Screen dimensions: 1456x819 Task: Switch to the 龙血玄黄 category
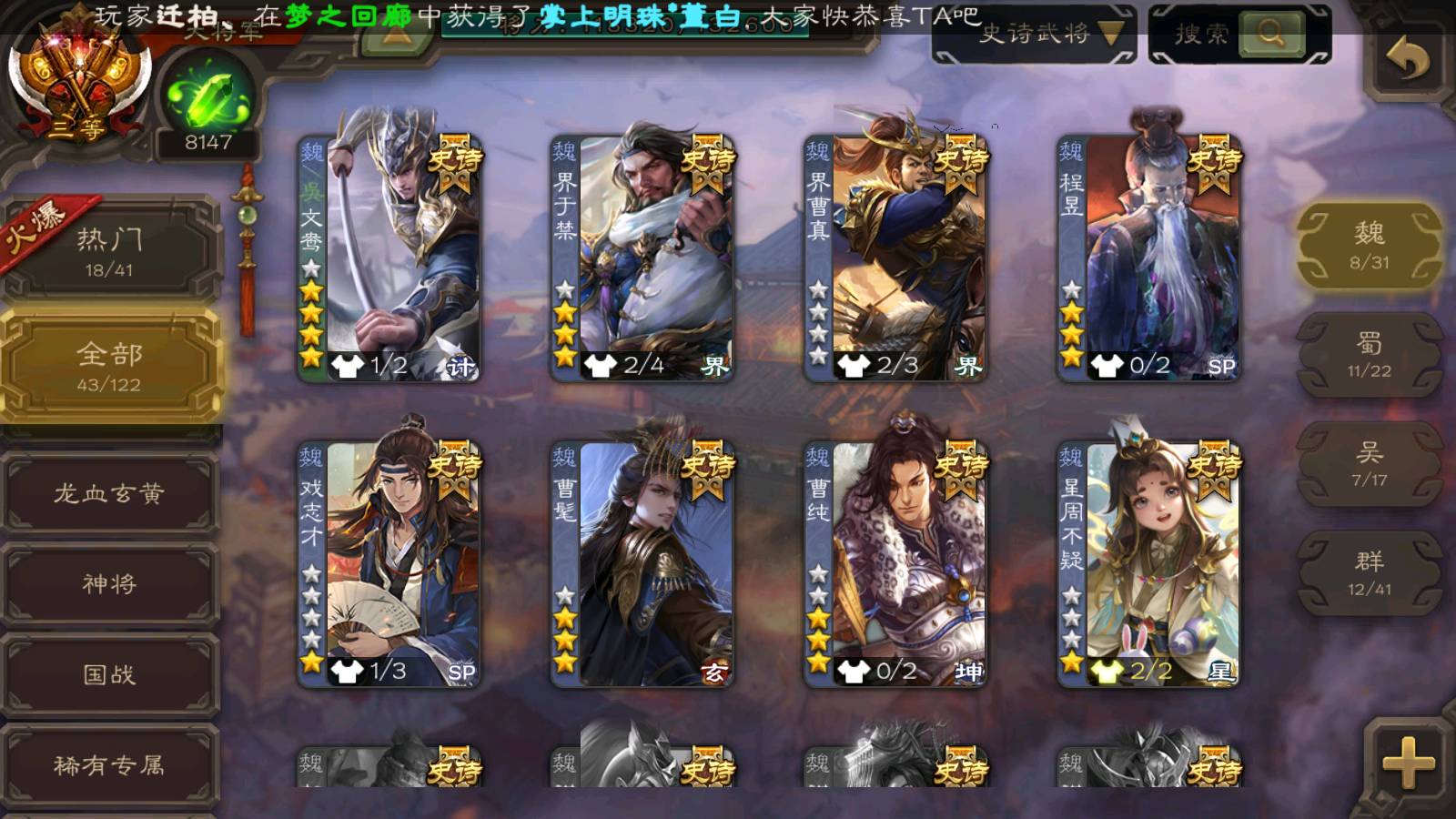(109, 493)
